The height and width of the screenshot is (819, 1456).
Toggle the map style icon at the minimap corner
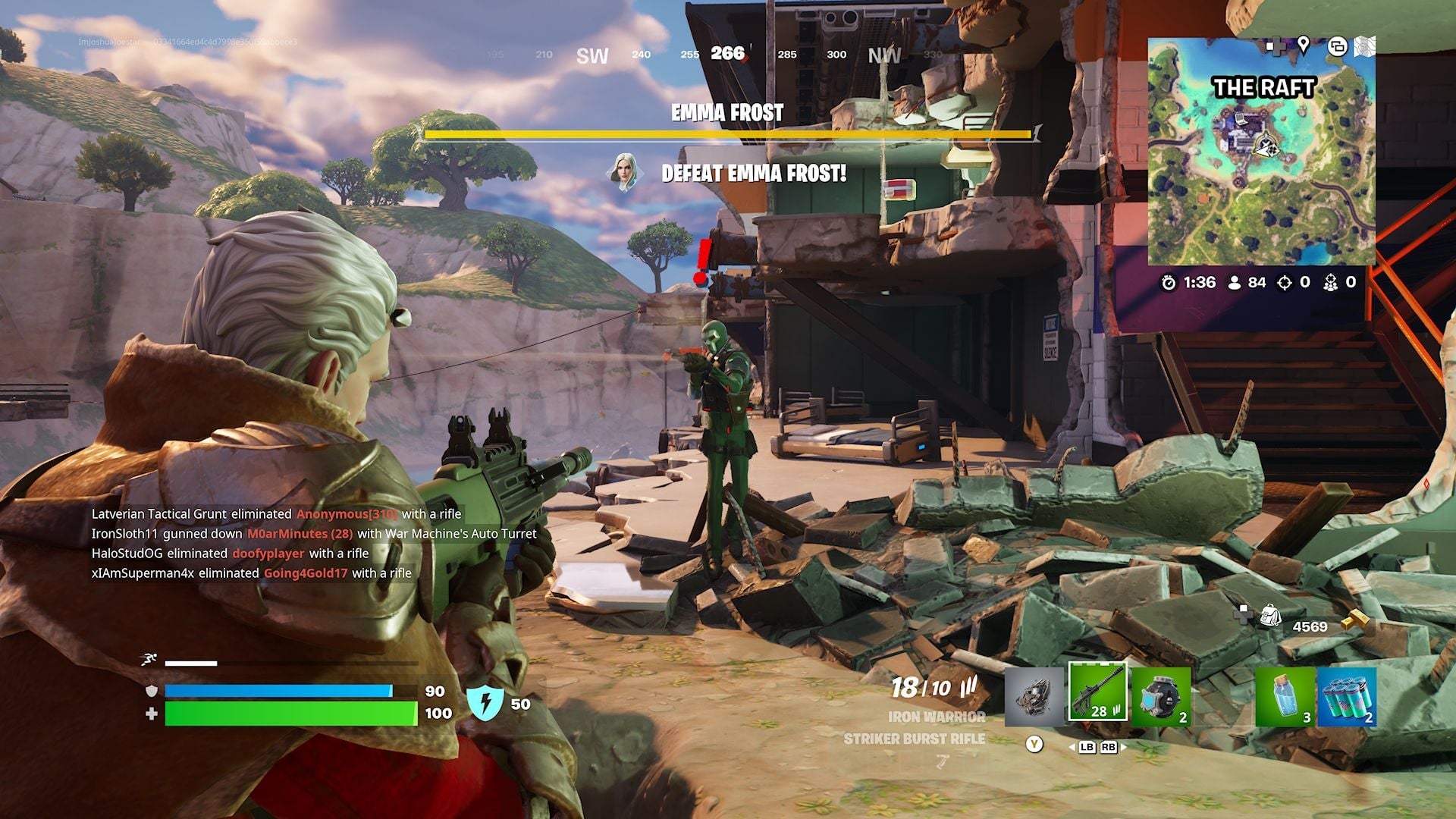tap(1365, 47)
